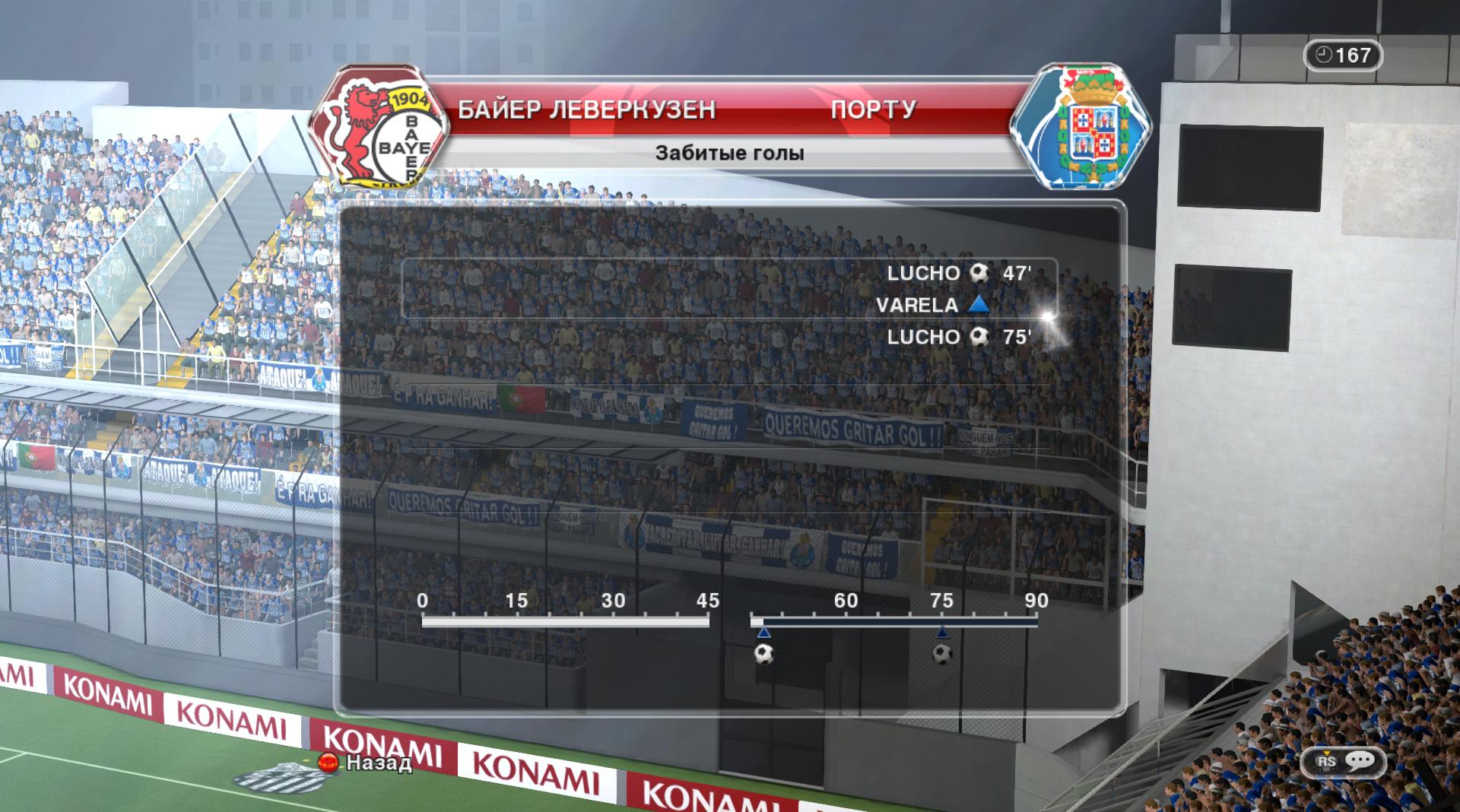
Task: Click the 75th-minute ball on the timeline
Action: [x=942, y=654]
